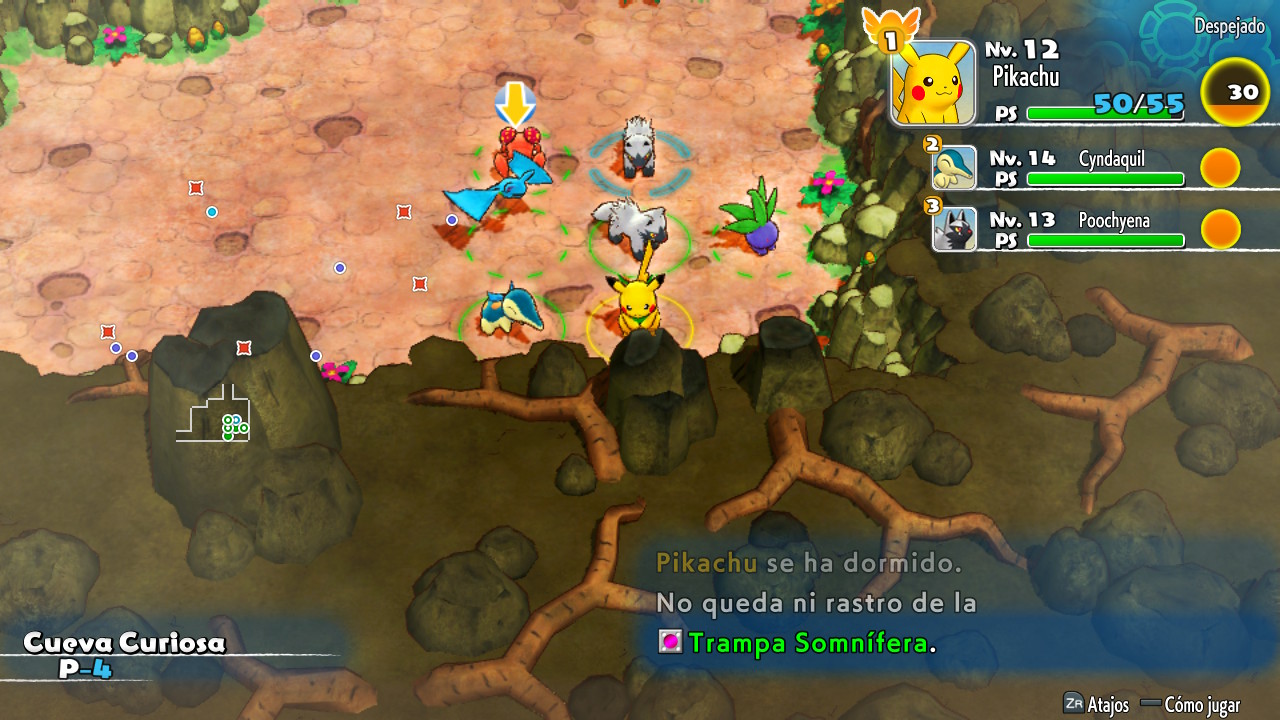Select Pikachu's leader portrait
Screen dimensions: 1280x720
[x=932, y=82]
